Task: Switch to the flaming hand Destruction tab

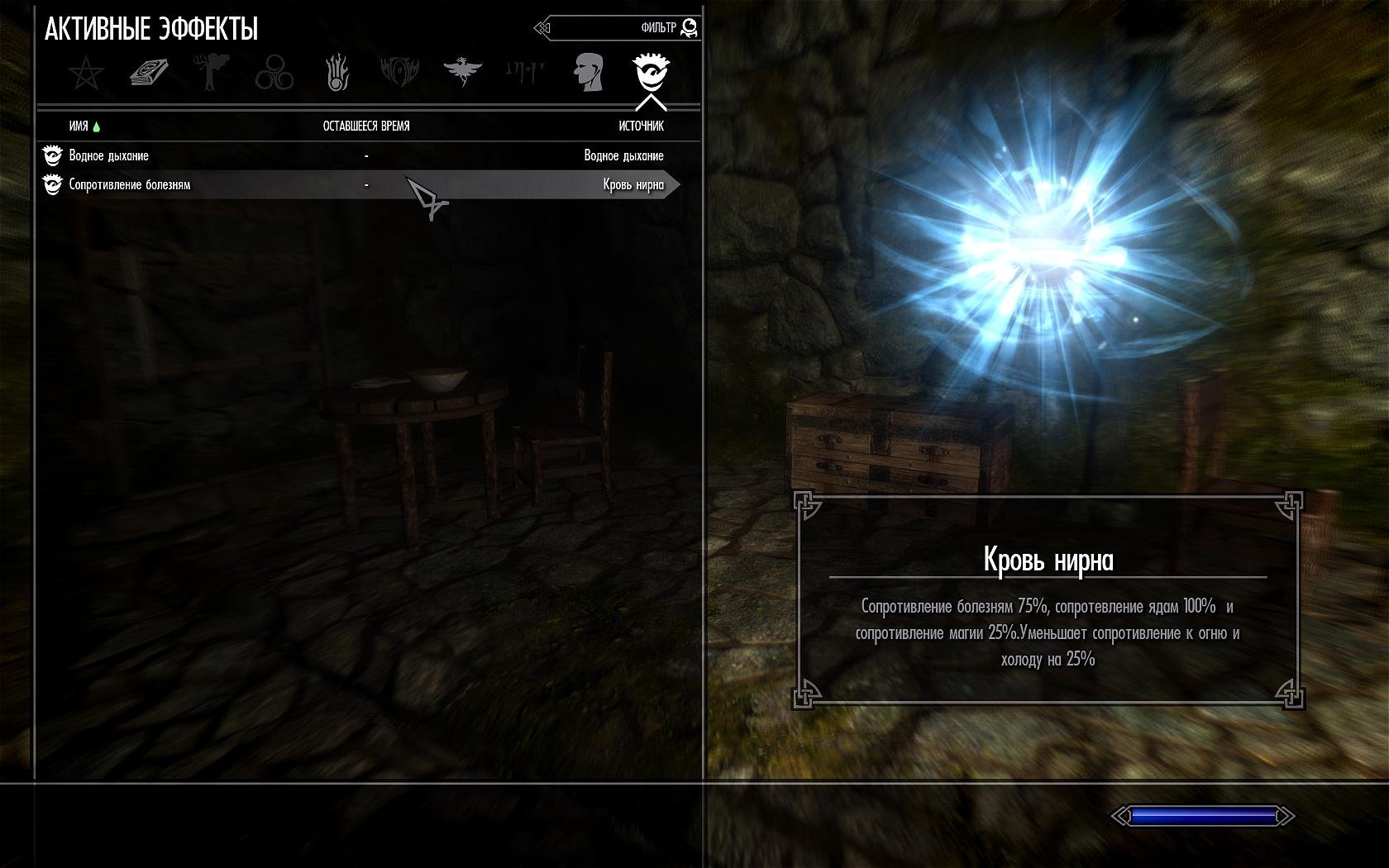Action: point(337,73)
